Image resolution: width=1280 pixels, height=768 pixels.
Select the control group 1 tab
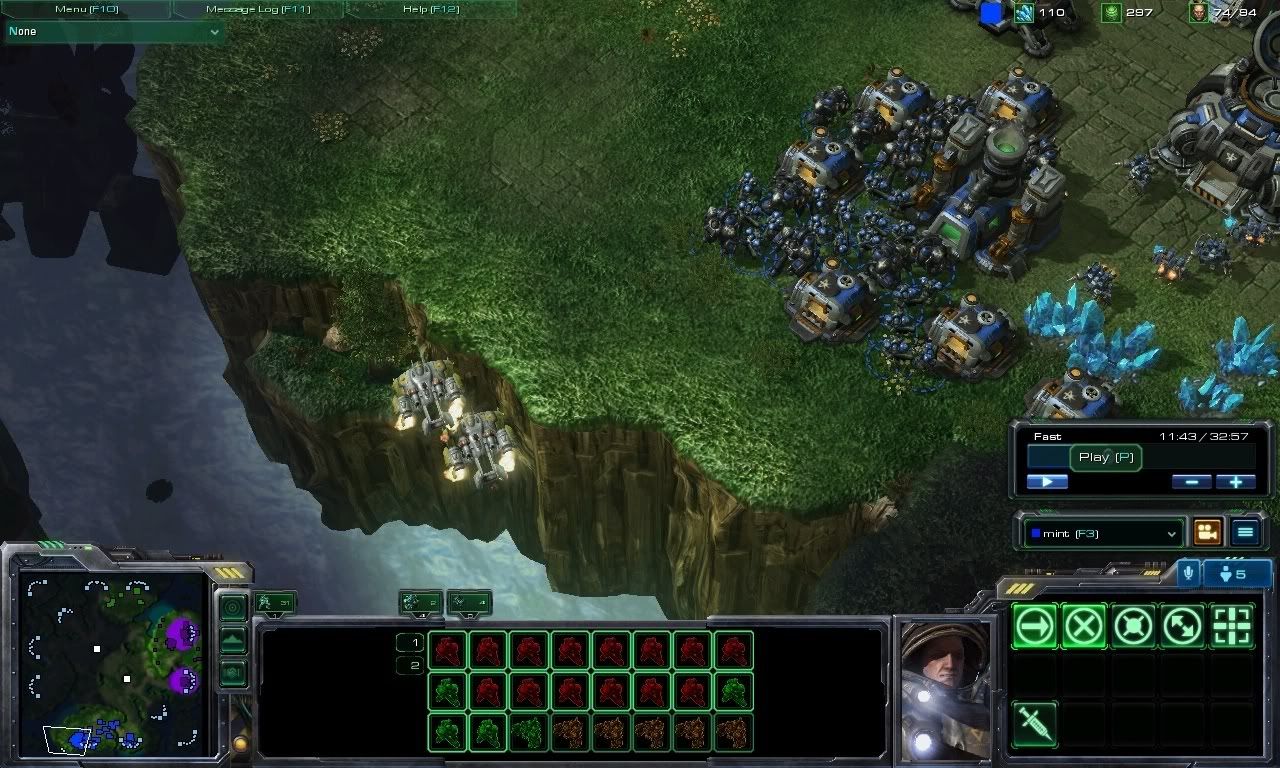[x=276, y=602]
